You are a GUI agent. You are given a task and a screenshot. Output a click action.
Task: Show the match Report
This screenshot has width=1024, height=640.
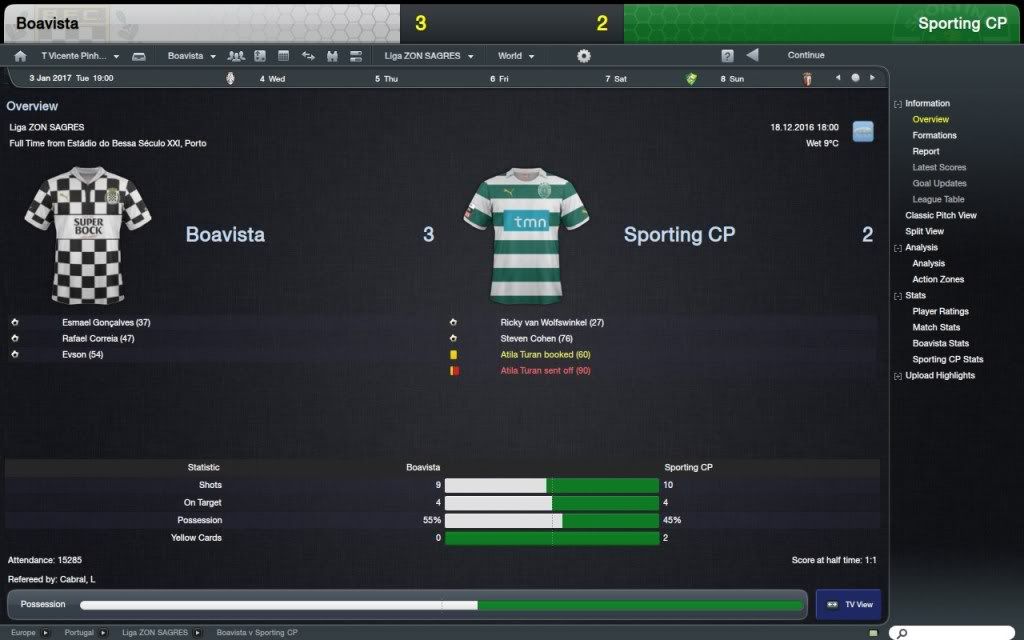(925, 151)
